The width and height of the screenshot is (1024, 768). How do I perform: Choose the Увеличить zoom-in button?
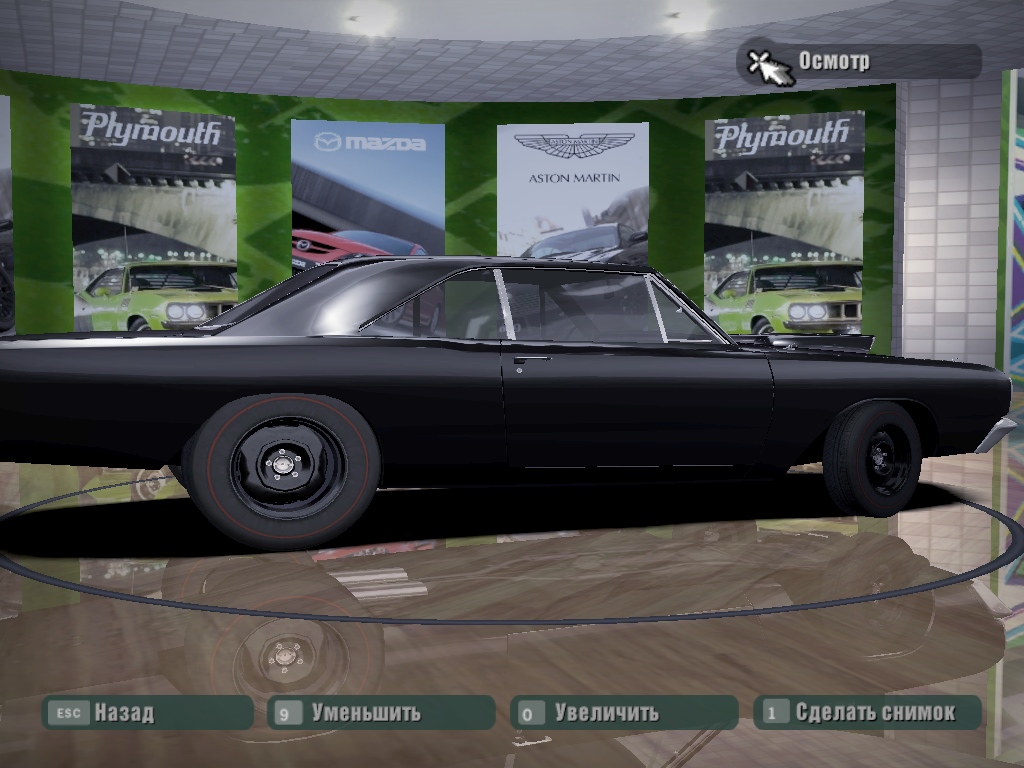622,713
